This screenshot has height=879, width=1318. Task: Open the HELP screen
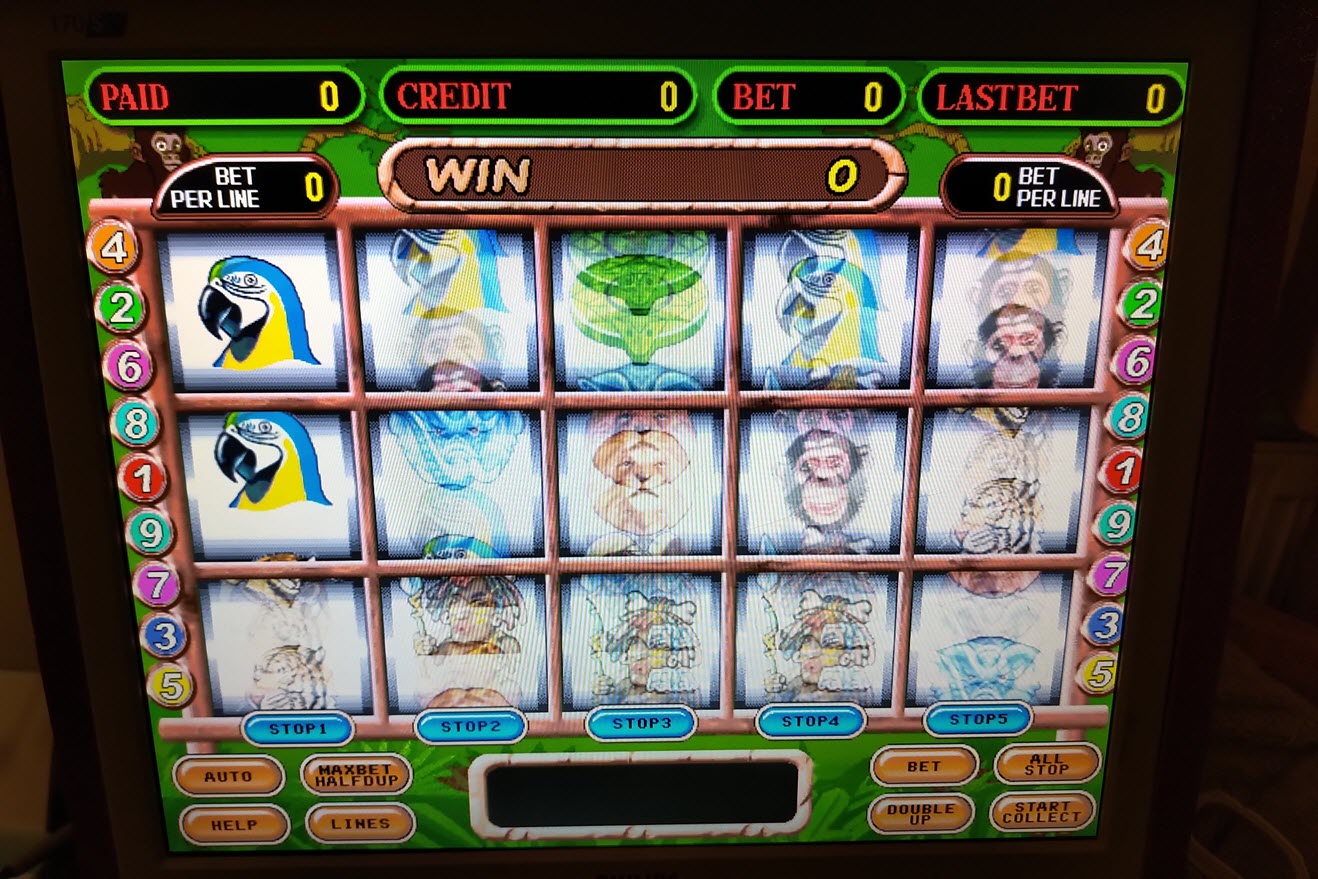pyautogui.click(x=234, y=825)
